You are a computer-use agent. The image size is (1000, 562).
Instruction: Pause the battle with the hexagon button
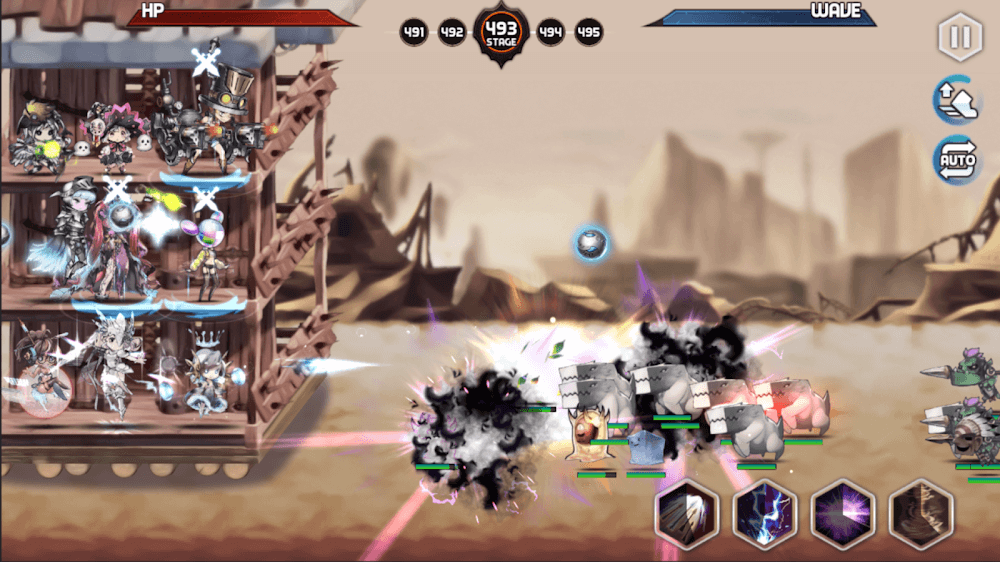959,38
